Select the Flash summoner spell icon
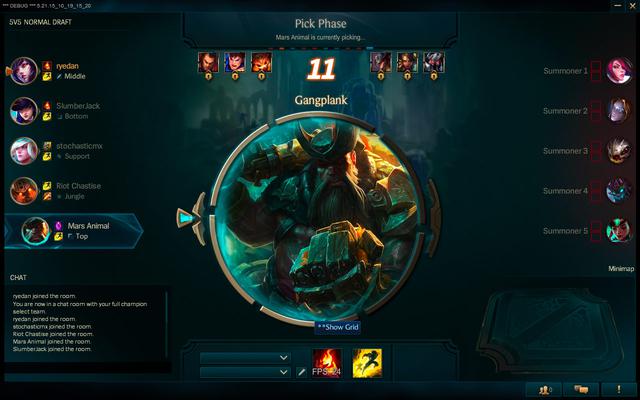 coord(366,363)
